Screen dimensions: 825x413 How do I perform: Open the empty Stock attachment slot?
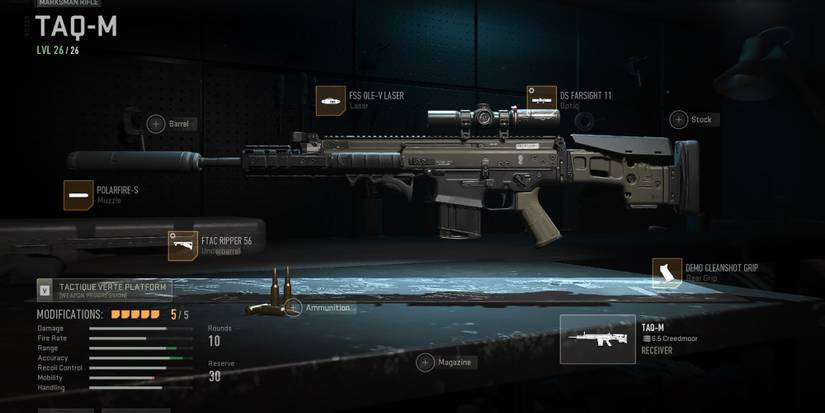click(x=679, y=120)
